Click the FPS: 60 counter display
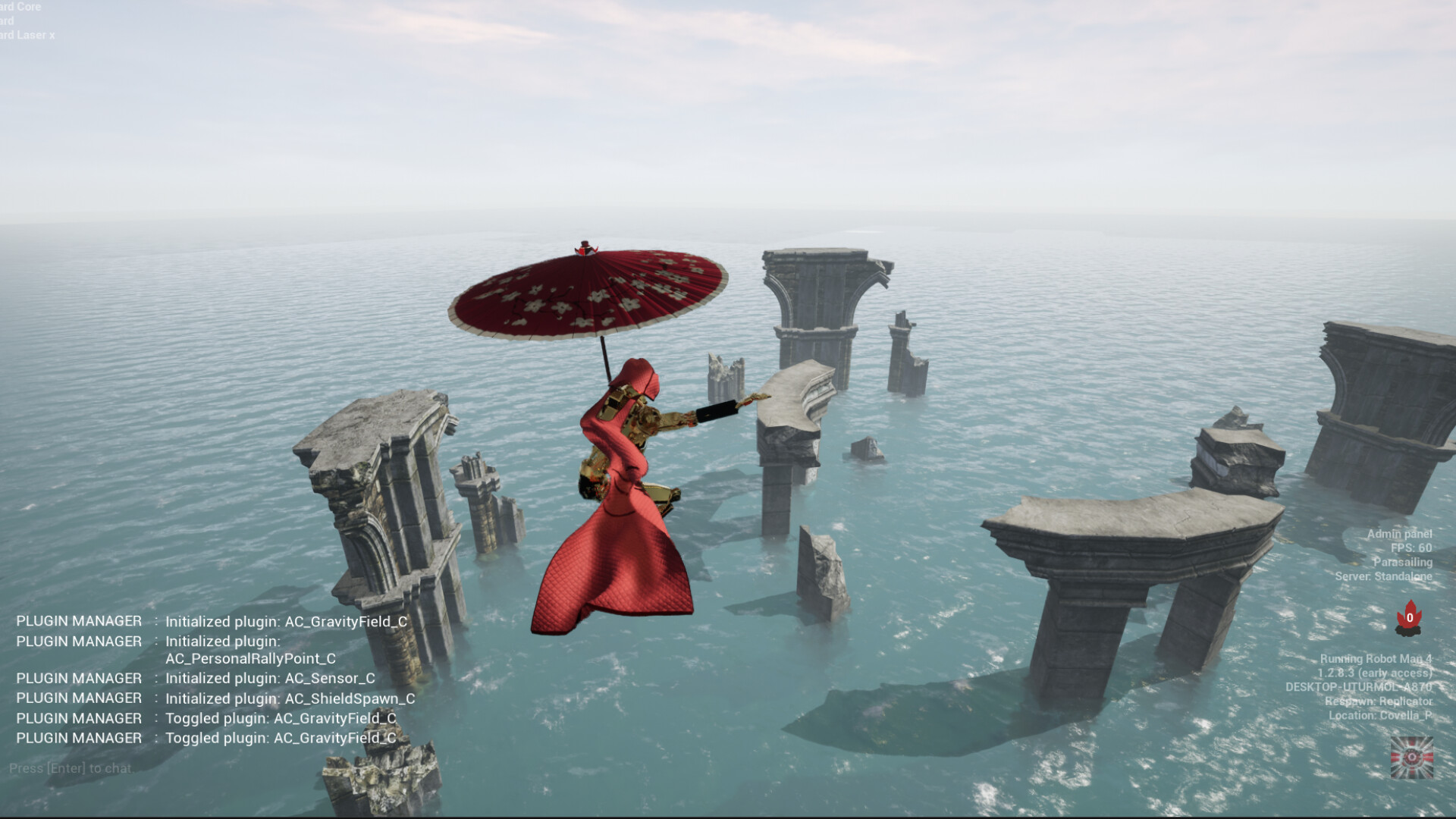Viewport: 1456px width, 819px height. pos(1408,549)
